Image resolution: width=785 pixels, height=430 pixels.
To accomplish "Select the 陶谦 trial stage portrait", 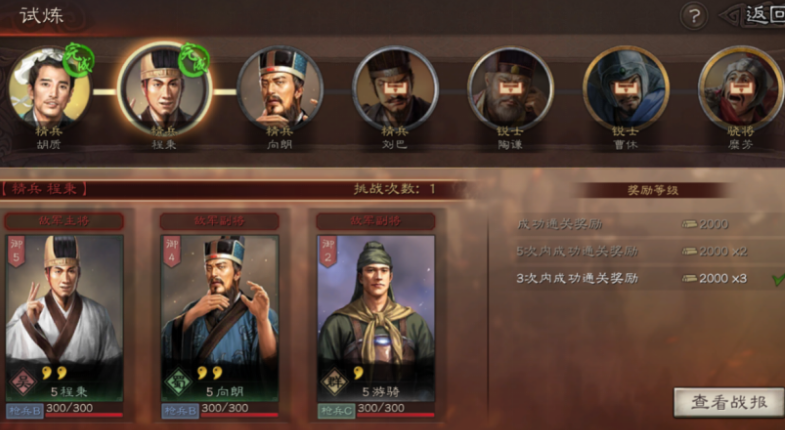I will (511, 88).
